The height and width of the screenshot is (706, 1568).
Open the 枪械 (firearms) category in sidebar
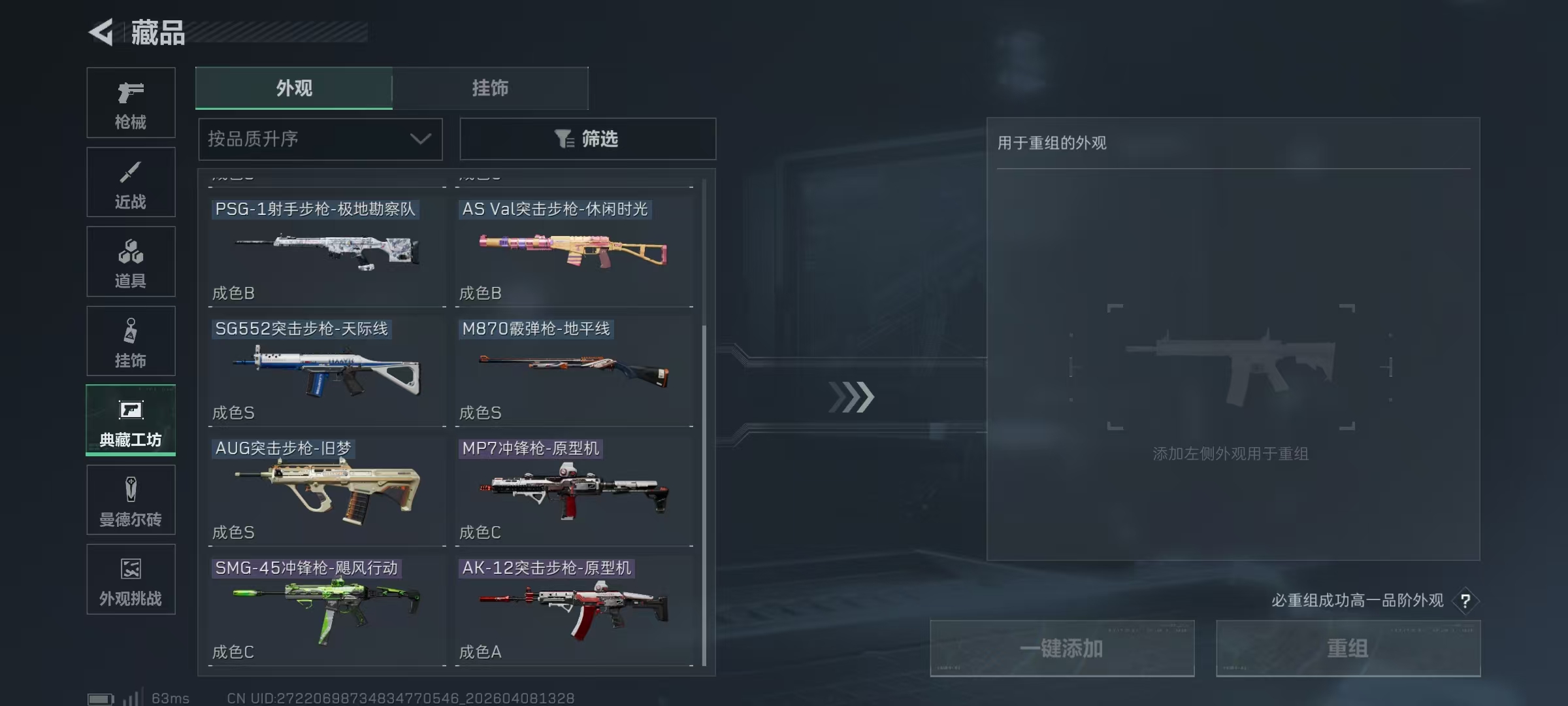coord(131,103)
